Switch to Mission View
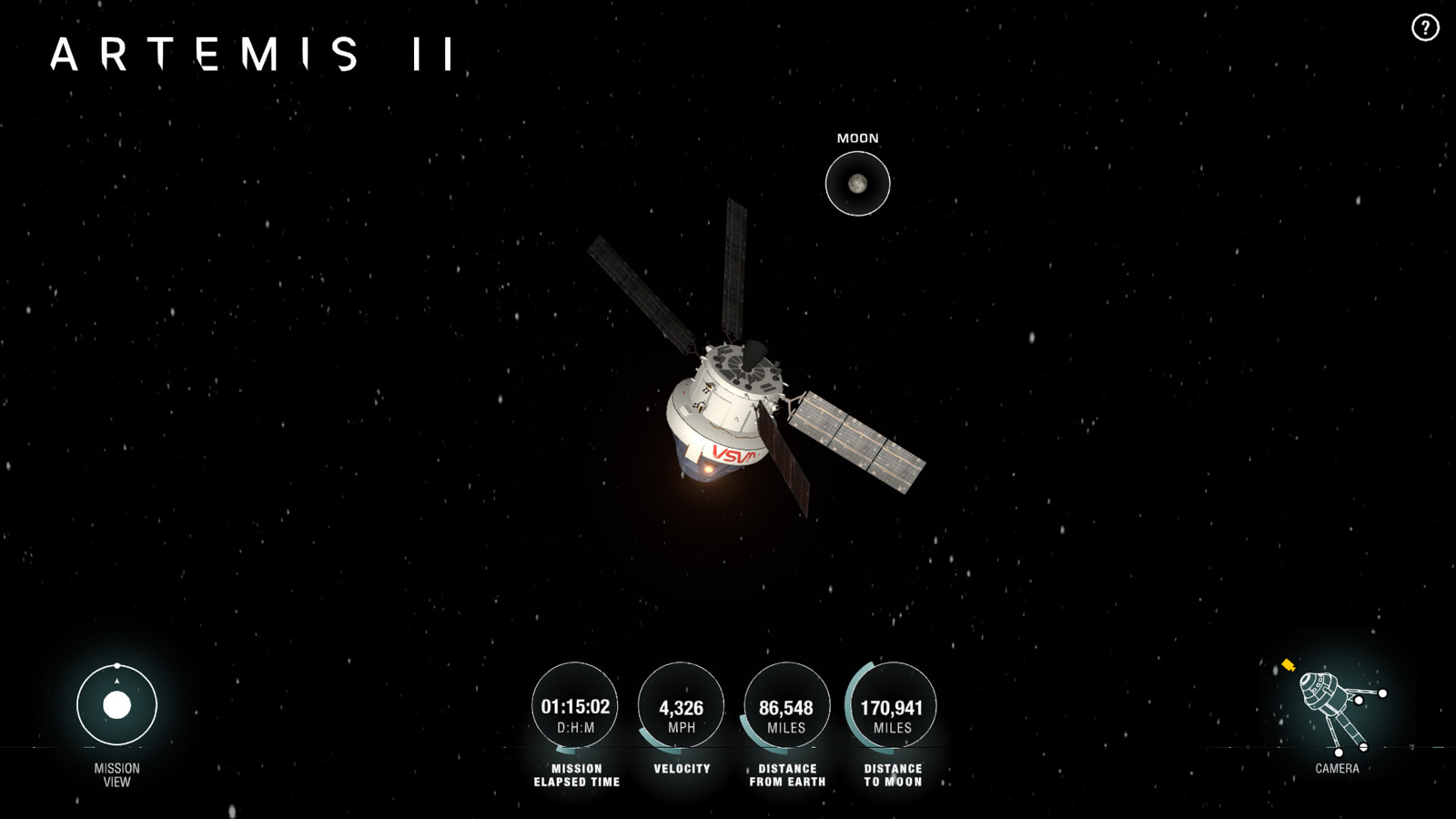1456x819 pixels. pyautogui.click(x=116, y=705)
